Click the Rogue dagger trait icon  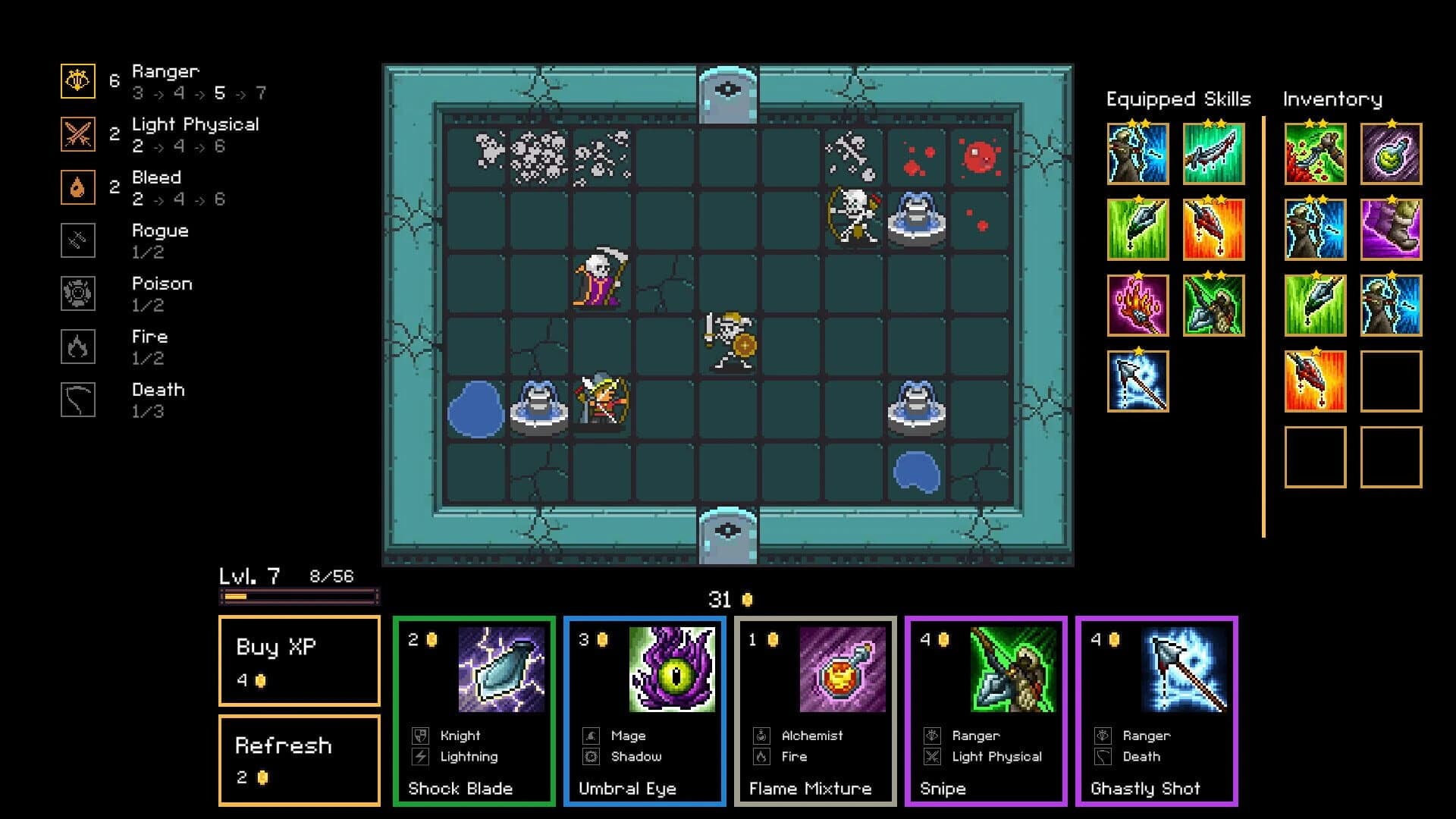77,240
